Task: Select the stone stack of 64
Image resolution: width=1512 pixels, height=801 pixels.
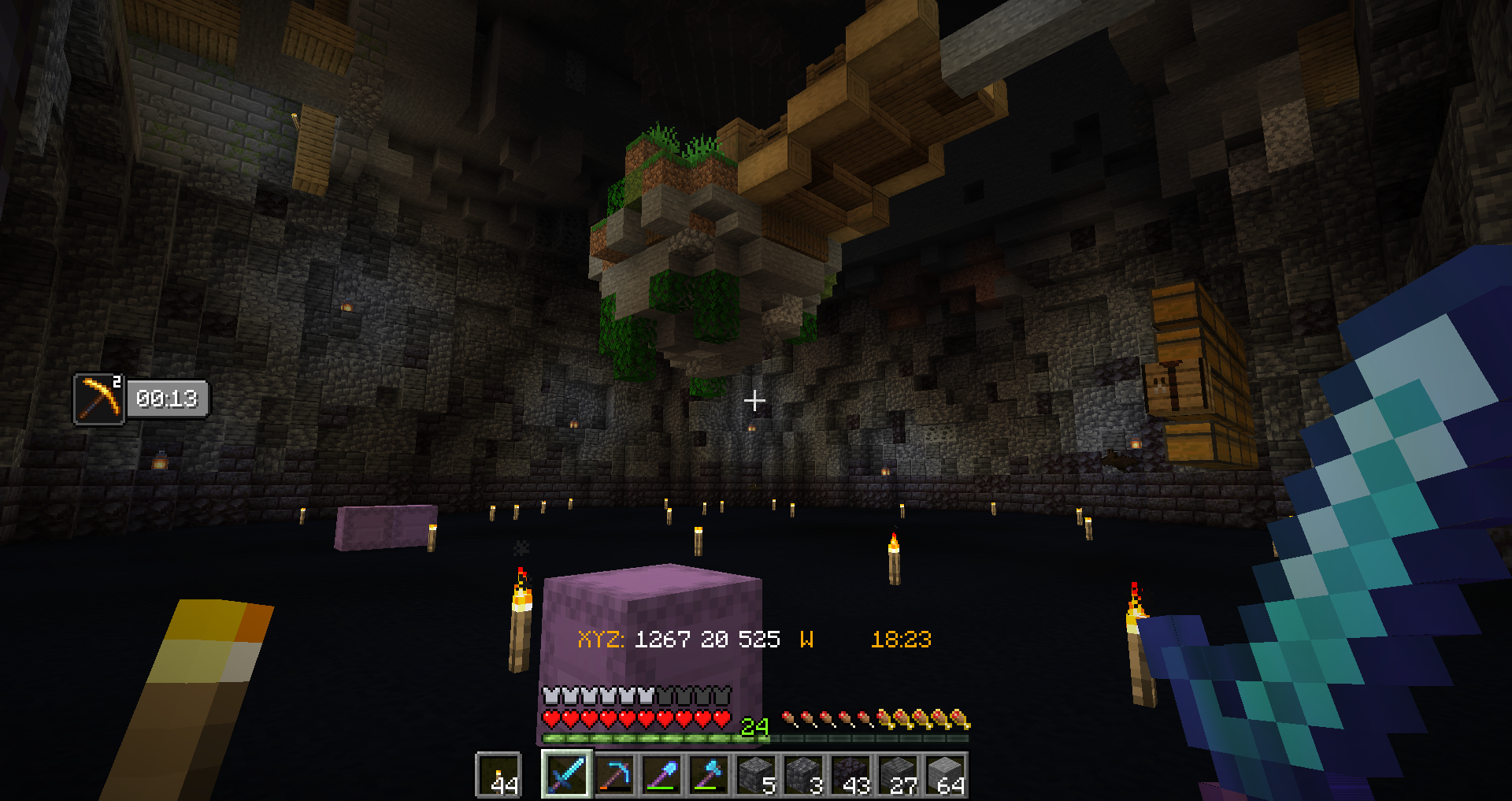Action: click(946, 775)
